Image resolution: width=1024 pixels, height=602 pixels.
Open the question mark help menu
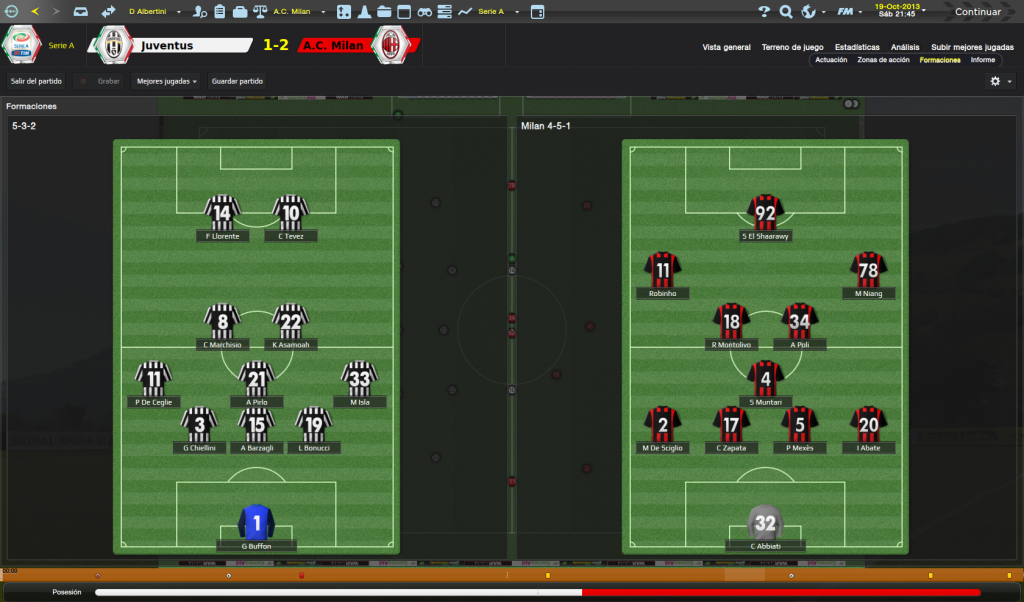click(764, 12)
